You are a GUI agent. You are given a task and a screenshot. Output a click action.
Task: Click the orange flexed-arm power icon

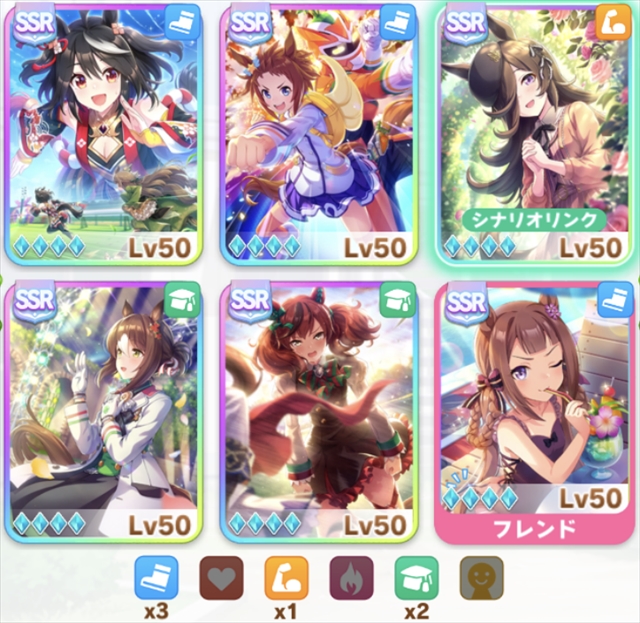[286, 578]
